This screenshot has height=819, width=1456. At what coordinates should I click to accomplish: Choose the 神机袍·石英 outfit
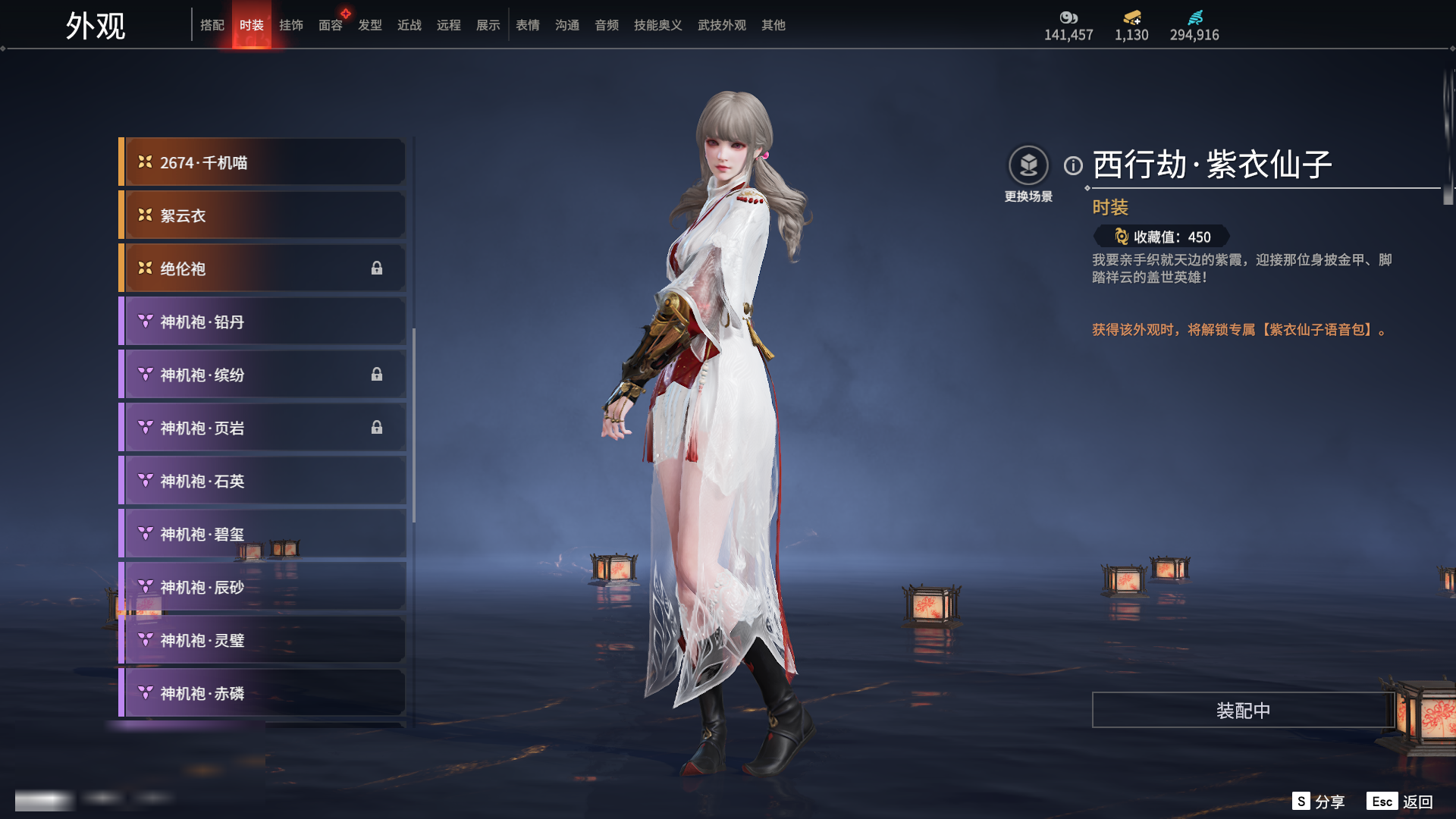point(262,481)
